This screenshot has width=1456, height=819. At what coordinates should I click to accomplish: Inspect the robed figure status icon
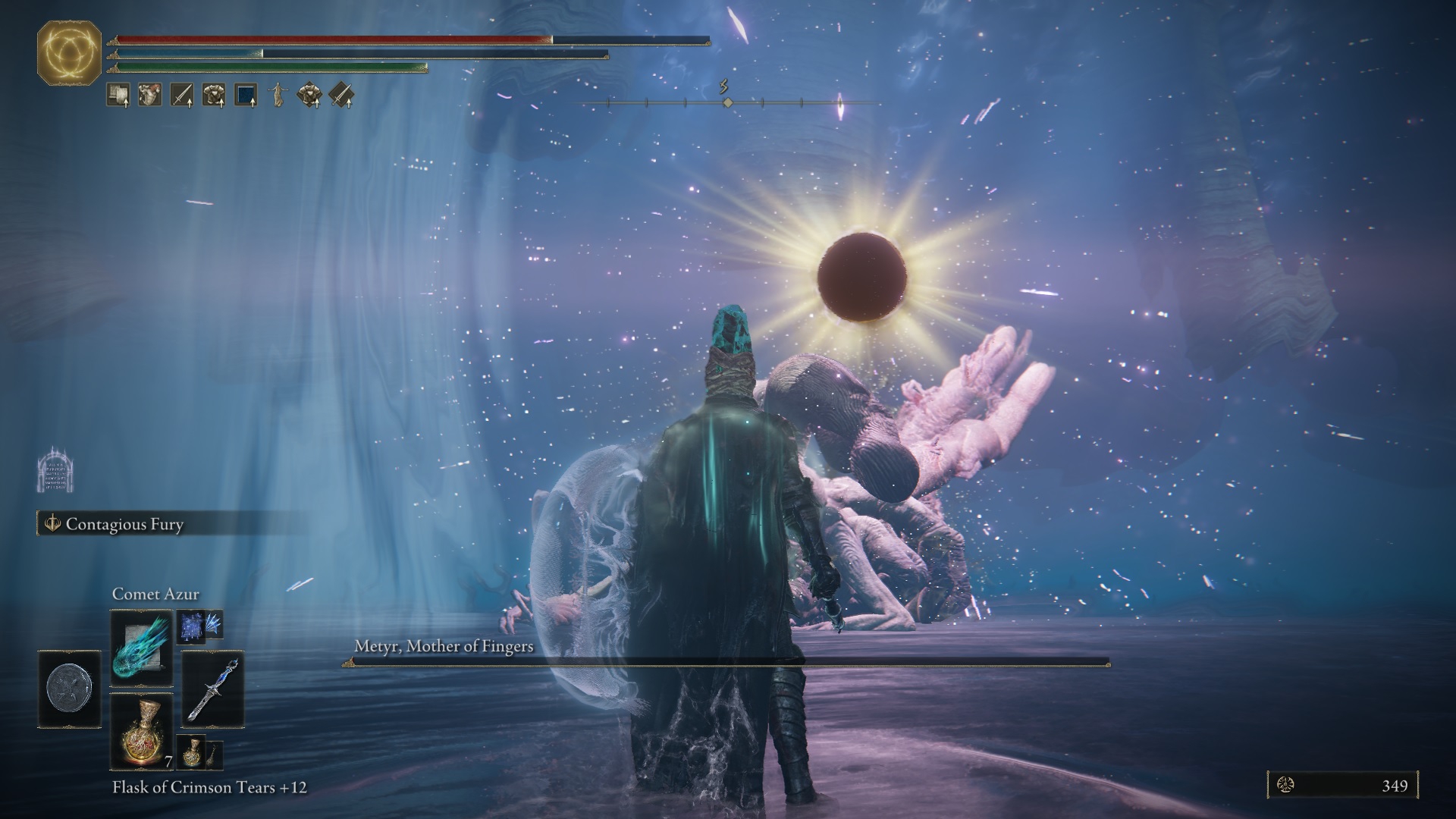click(x=278, y=95)
